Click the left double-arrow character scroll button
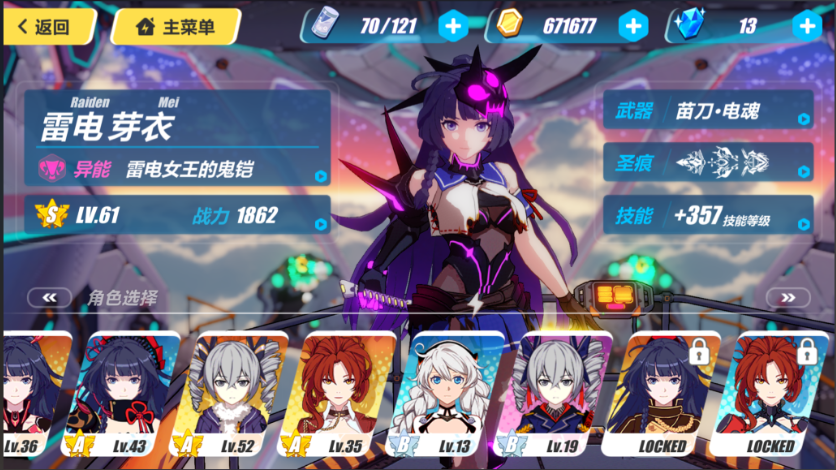 49,297
